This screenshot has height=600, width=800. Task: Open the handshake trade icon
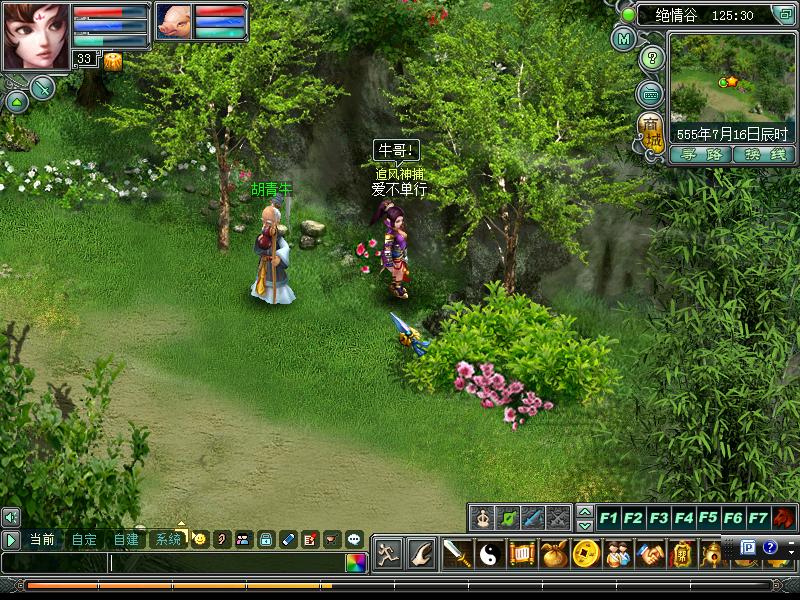pos(650,553)
